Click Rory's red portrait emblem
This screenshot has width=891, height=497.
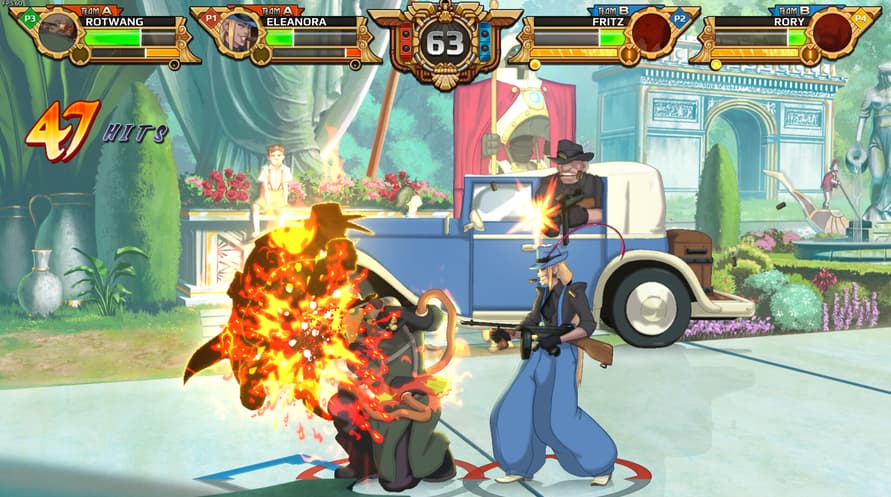pos(831,32)
